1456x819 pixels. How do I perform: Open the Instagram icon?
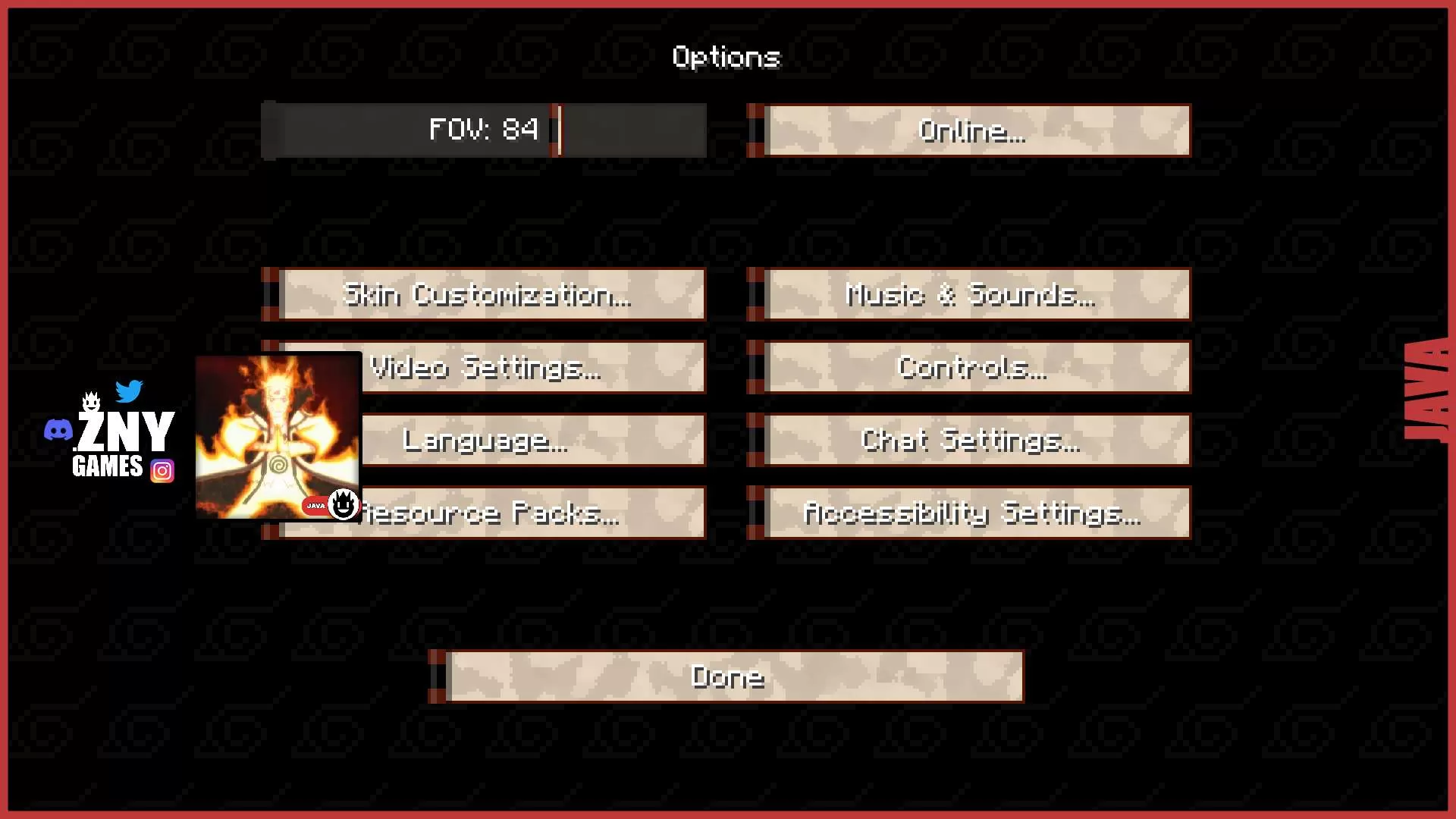coord(162,470)
